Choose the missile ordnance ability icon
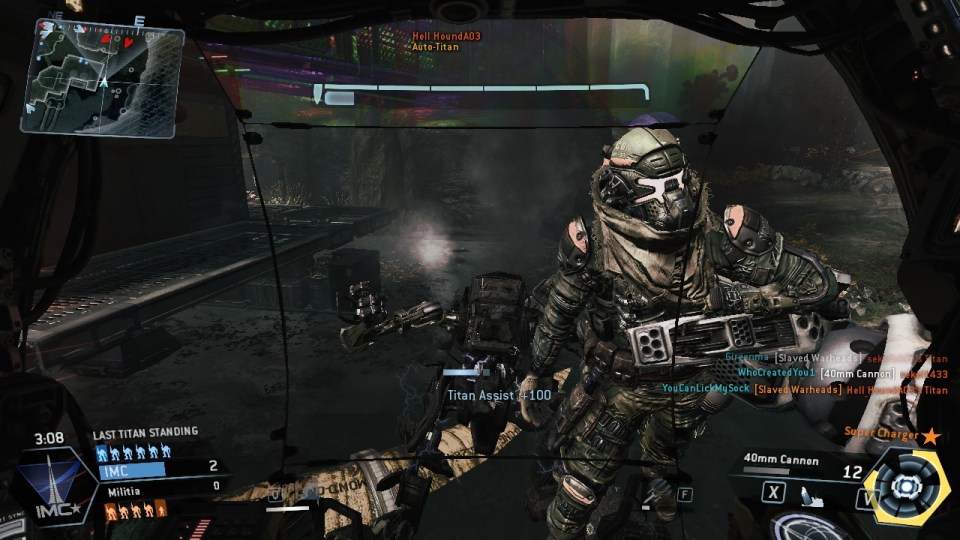Viewport: 960px width, 540px height. tap(811, 494)
